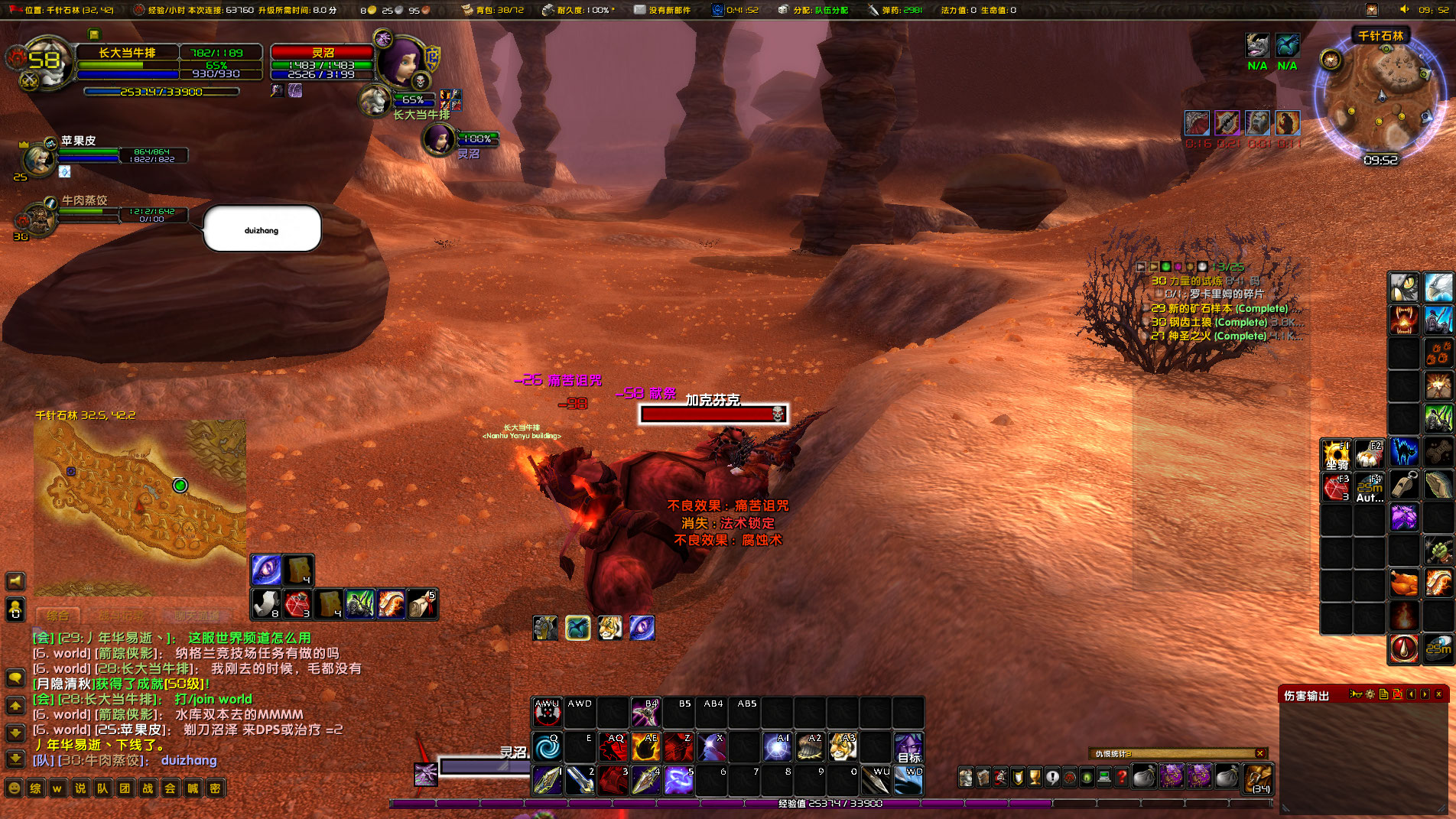Open the main menu computer icon
This screenshot has width=1456, height=819.
tap(1104, 776)
